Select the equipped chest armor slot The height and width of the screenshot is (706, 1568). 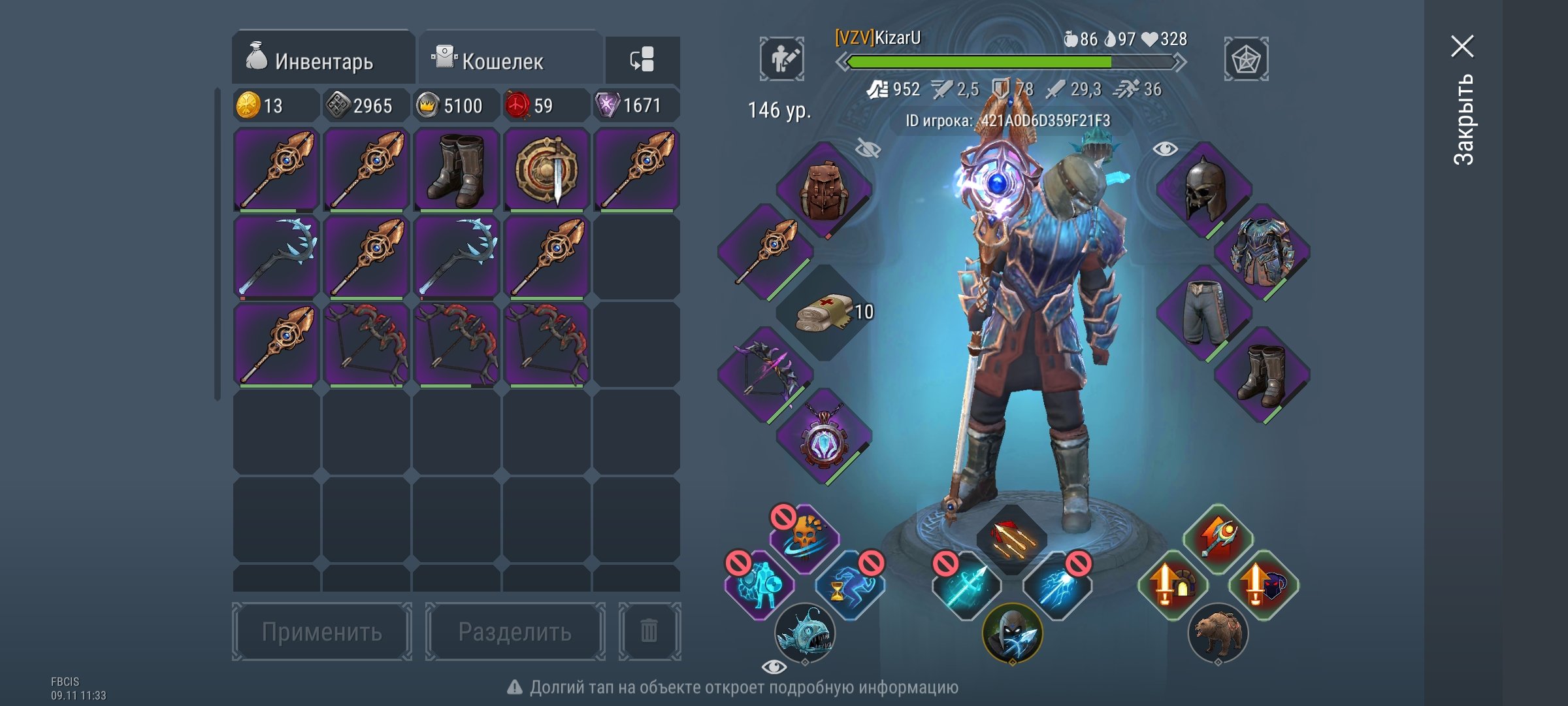coord(1262,252)
